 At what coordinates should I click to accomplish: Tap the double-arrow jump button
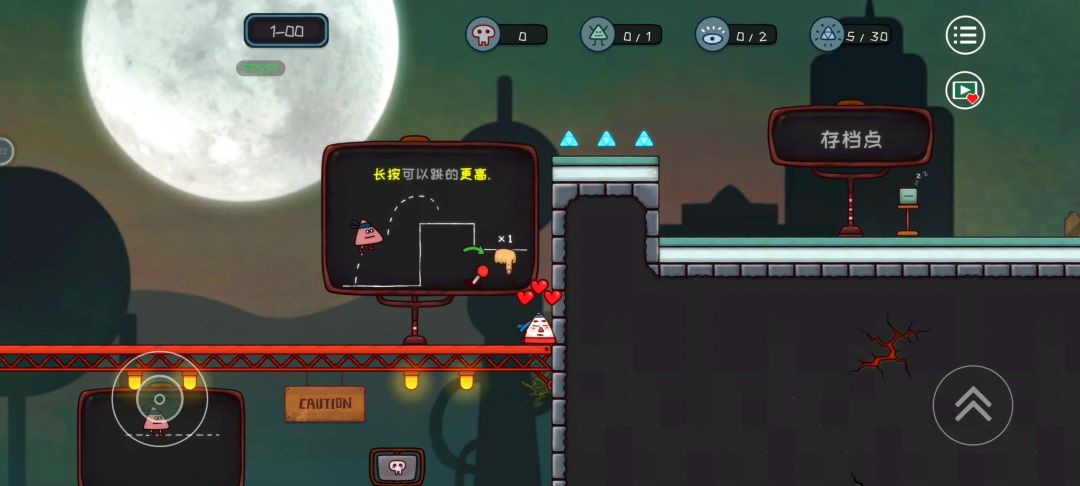[x=972, y=405]
